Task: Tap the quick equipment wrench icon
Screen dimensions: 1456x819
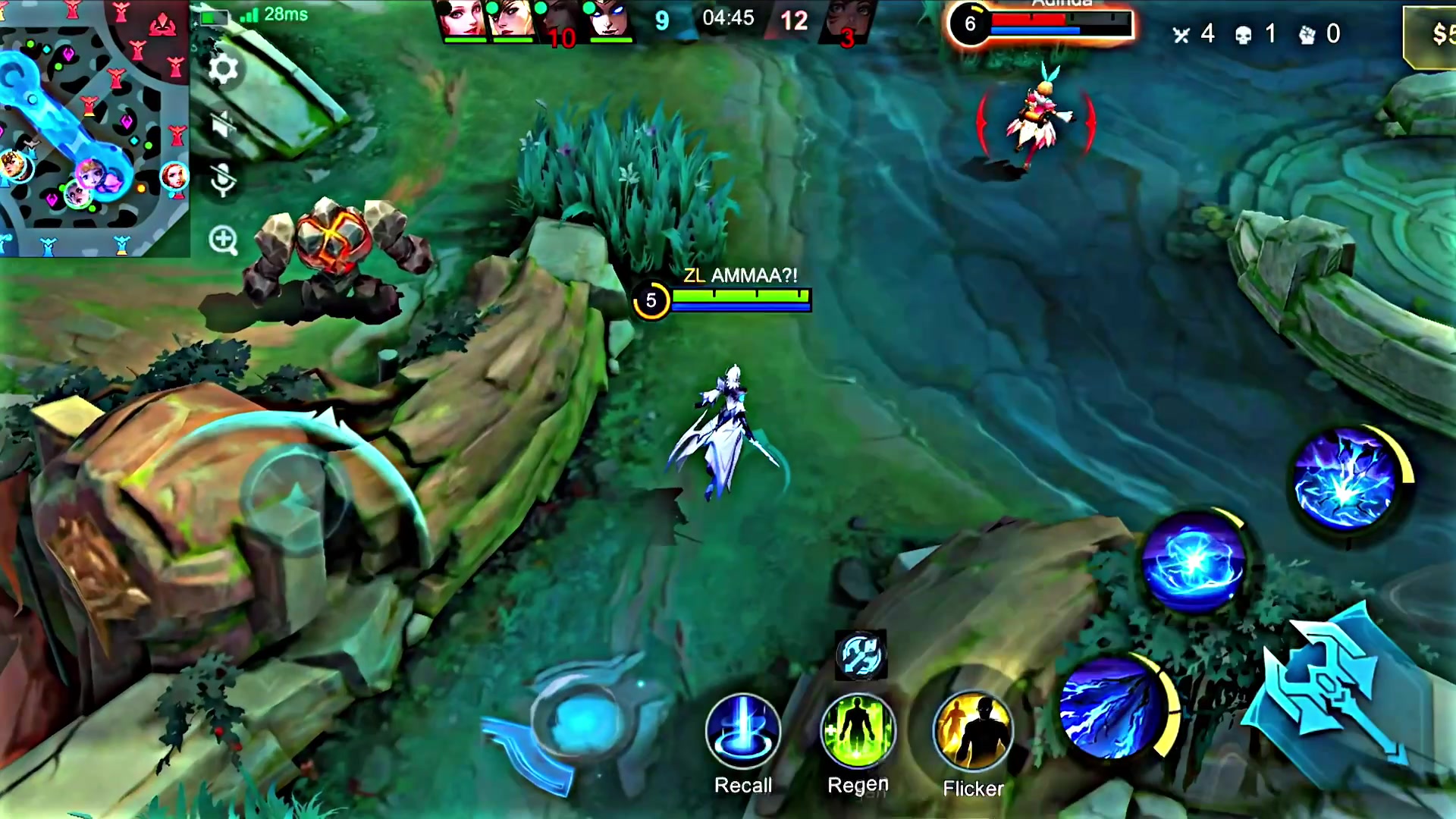Action: (x=859, y=655)
